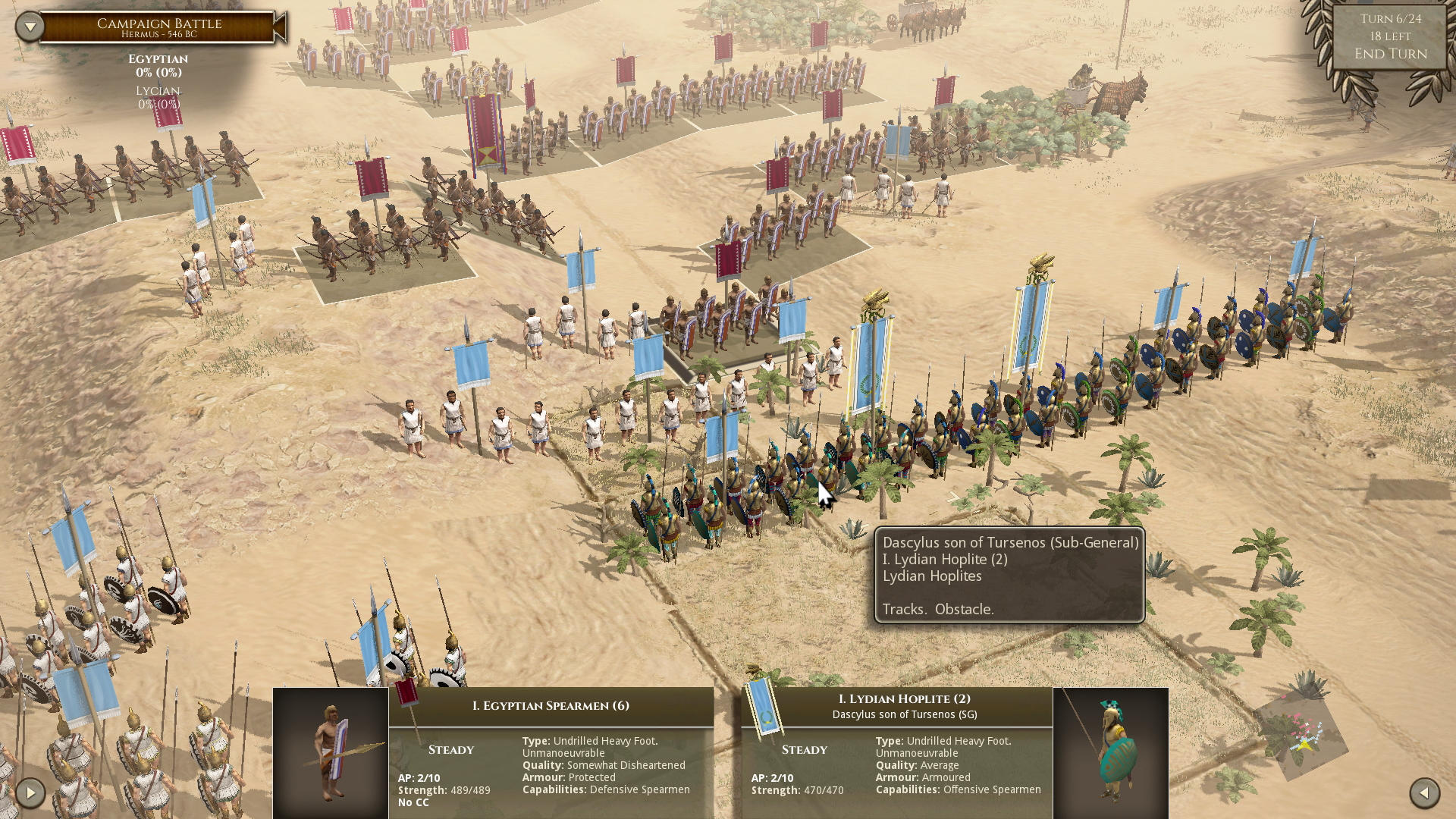Select the Lydian Hoplite unit portrait
The height and width of the screenshot is (819, 1456).
point(1110,753)
